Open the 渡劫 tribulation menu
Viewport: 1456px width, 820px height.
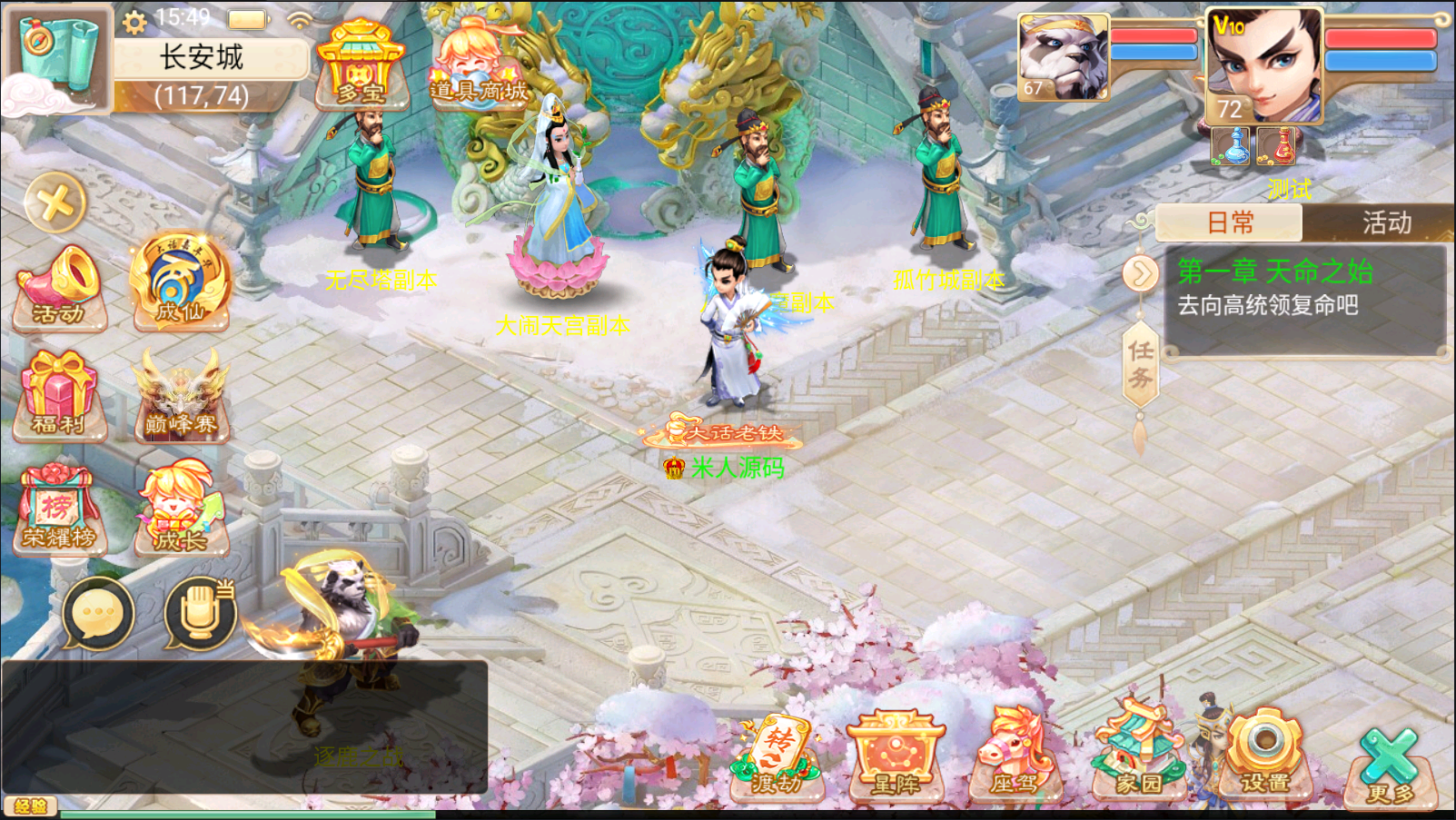coord(778,759)
